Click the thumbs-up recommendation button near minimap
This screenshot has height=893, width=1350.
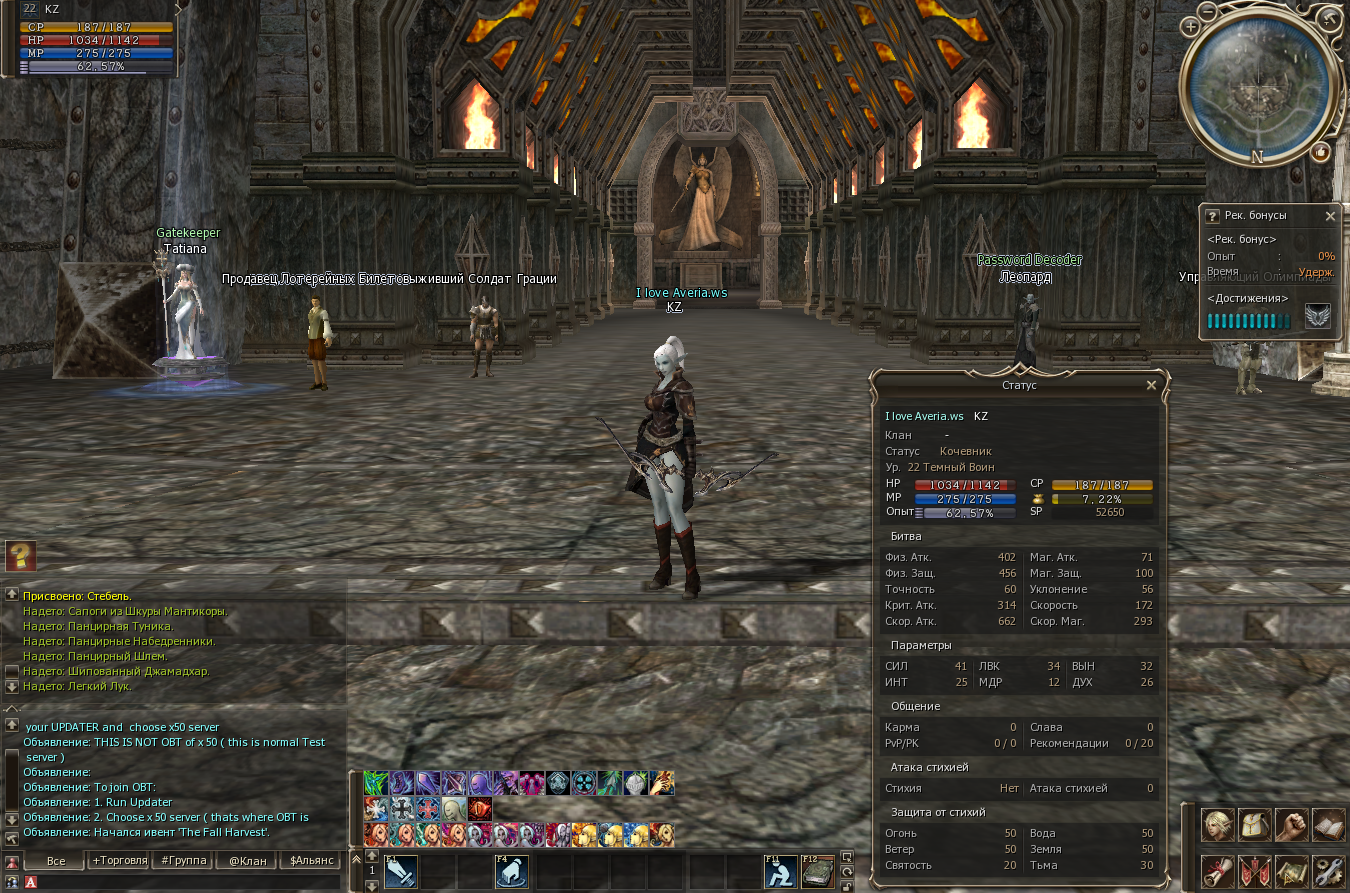(1320, 152)
